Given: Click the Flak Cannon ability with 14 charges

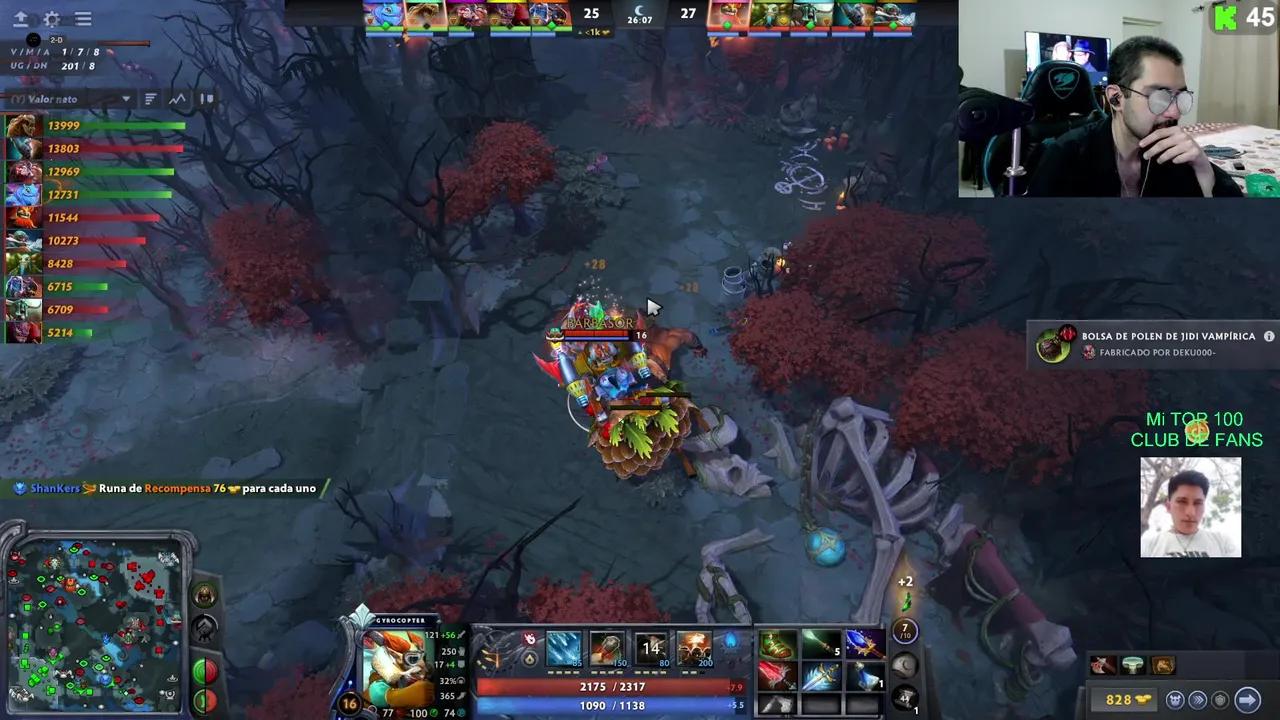Looking at the screenshot, I should click(x=652, y=650).
